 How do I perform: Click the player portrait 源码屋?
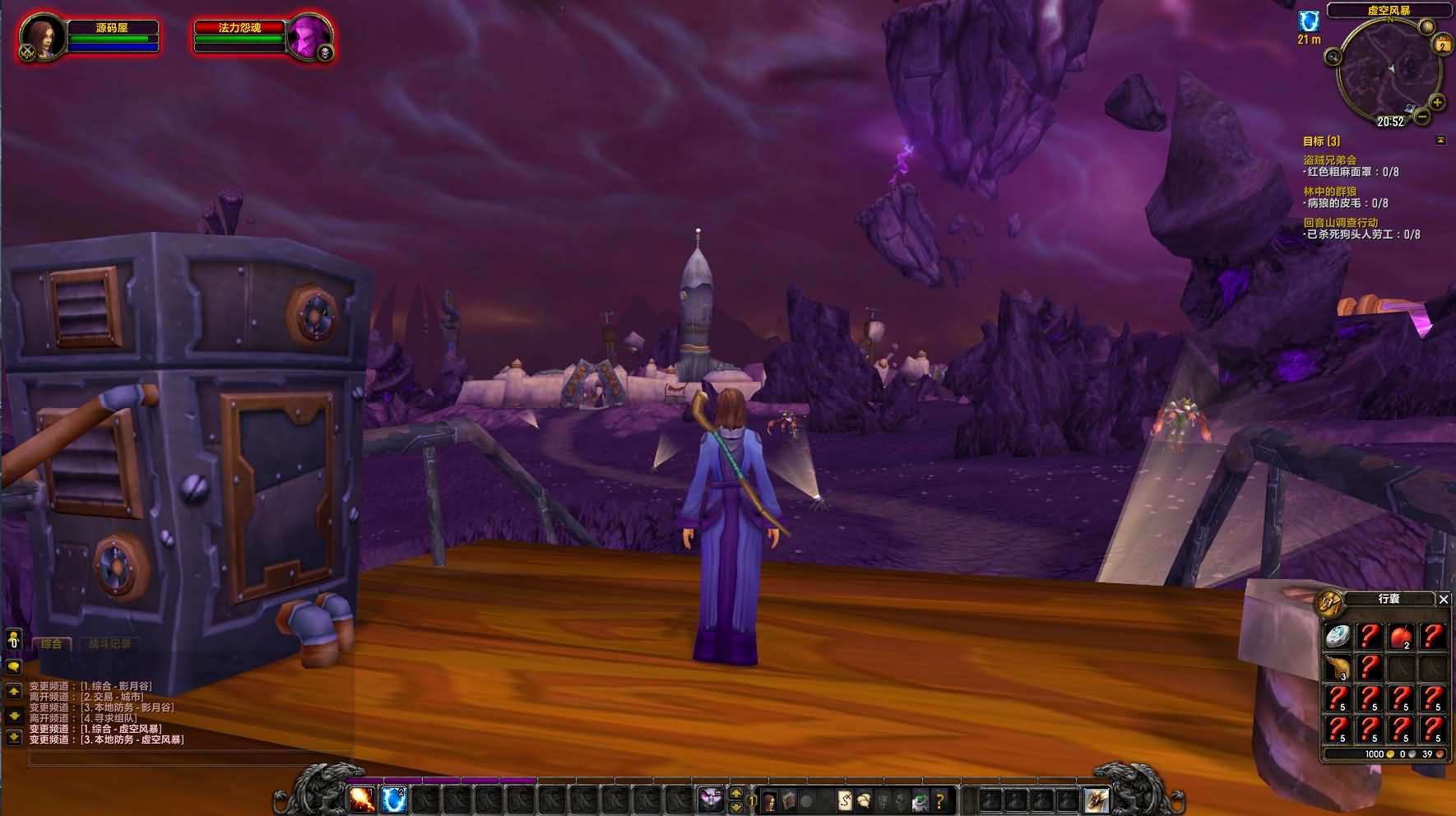click(x=41, y=37)
